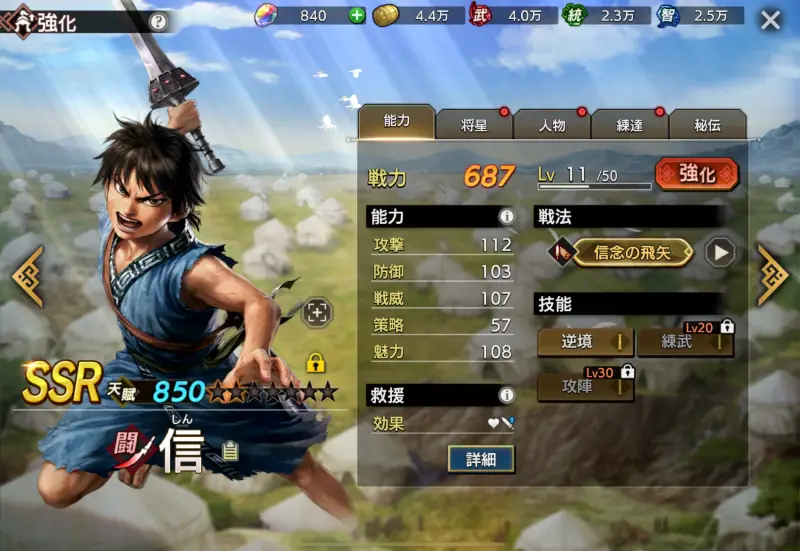Open the 練達 tab

pyautogui.click(x=629, y=125)
